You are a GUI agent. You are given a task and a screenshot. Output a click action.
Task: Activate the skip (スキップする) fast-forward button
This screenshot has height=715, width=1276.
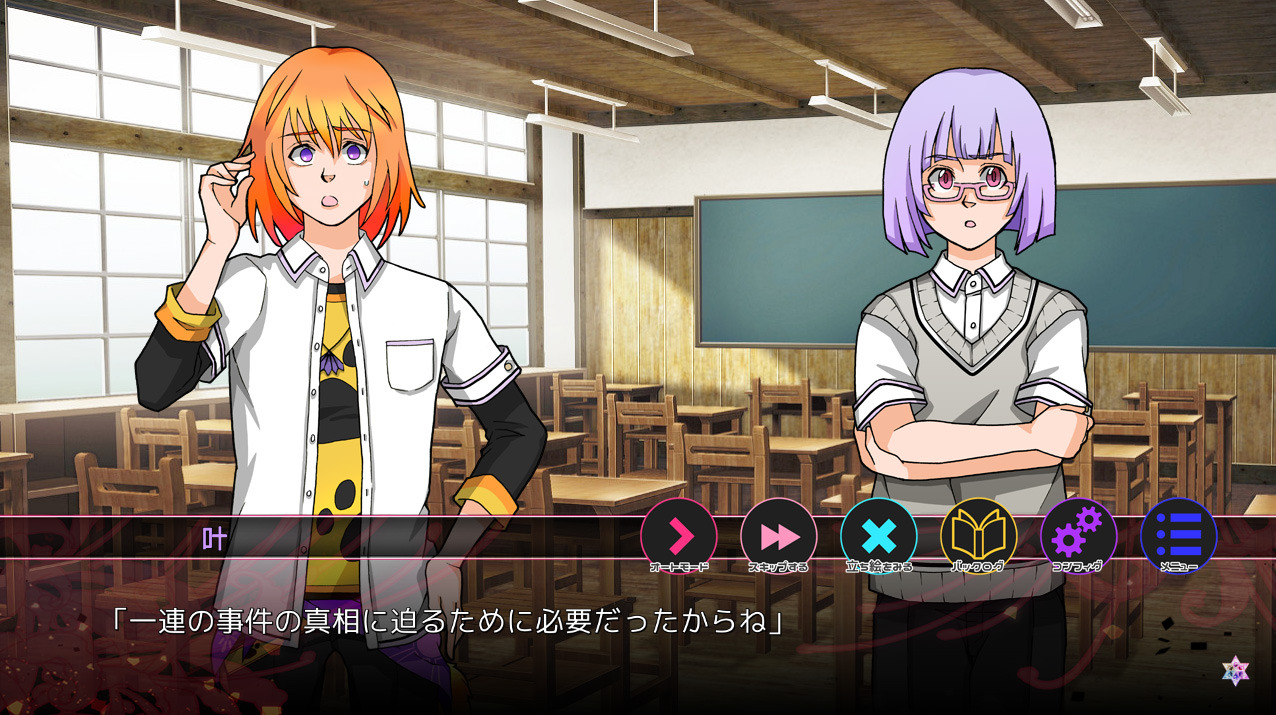[779, 536]
